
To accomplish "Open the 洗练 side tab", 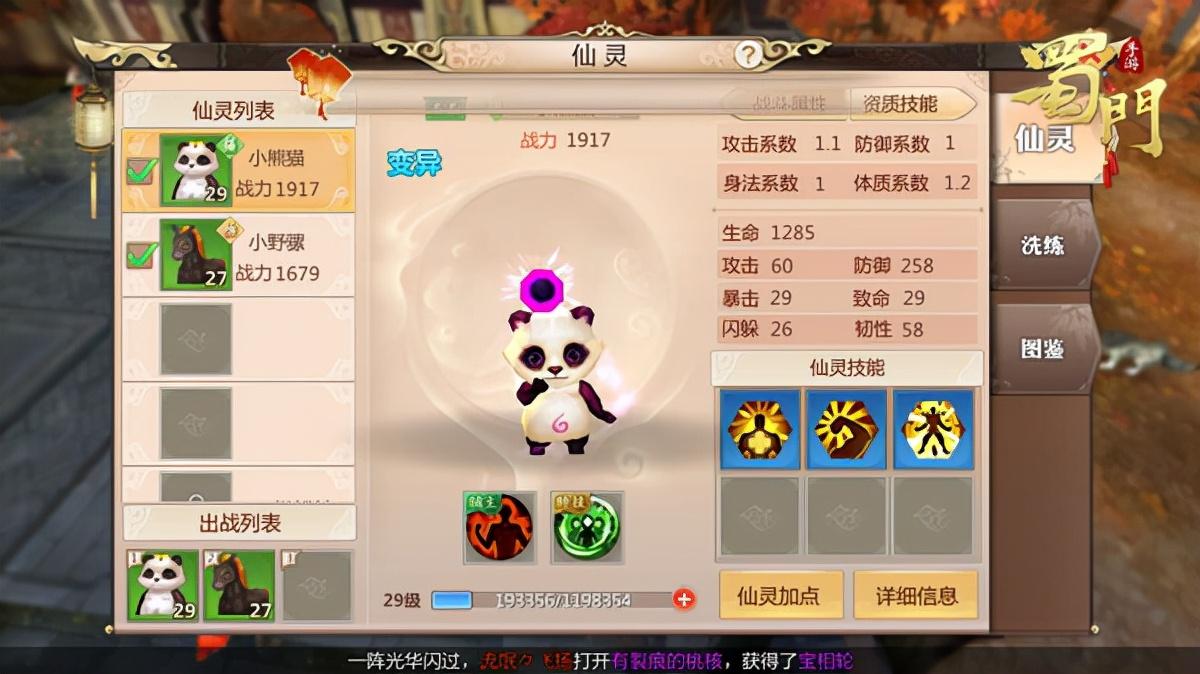I will pos(1042,245).
